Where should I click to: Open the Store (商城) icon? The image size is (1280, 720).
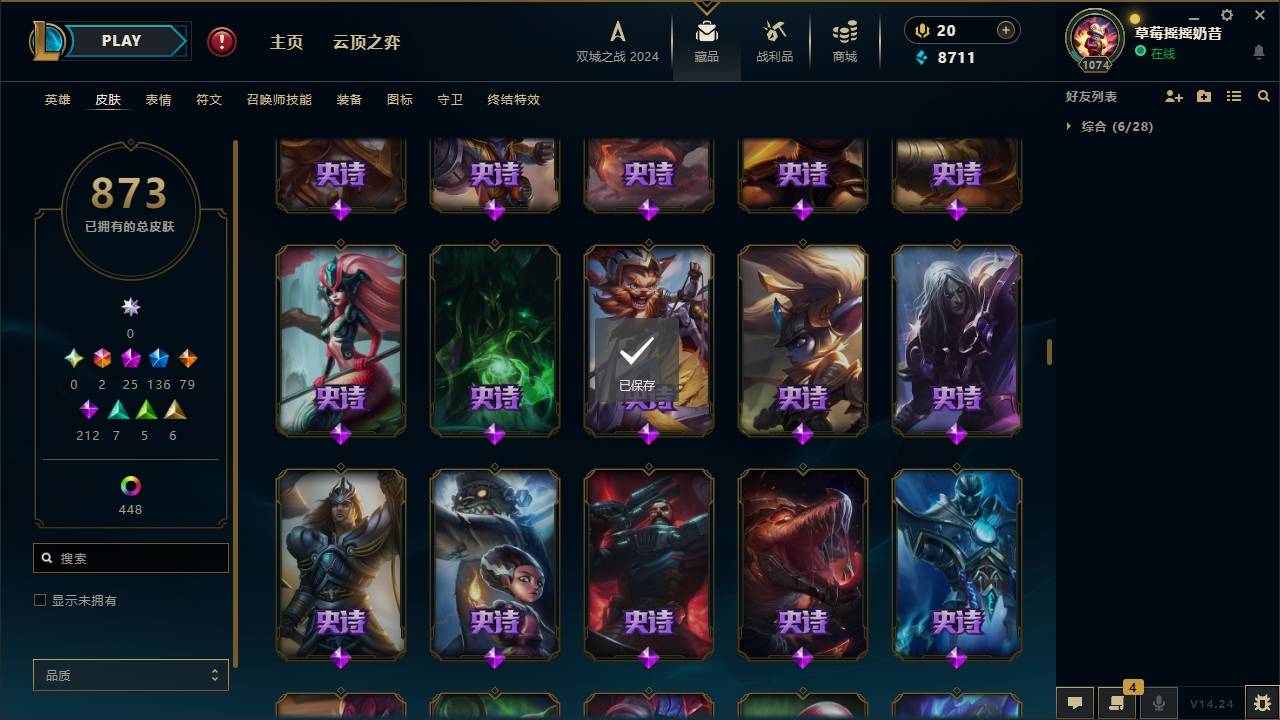click(843, 35)
